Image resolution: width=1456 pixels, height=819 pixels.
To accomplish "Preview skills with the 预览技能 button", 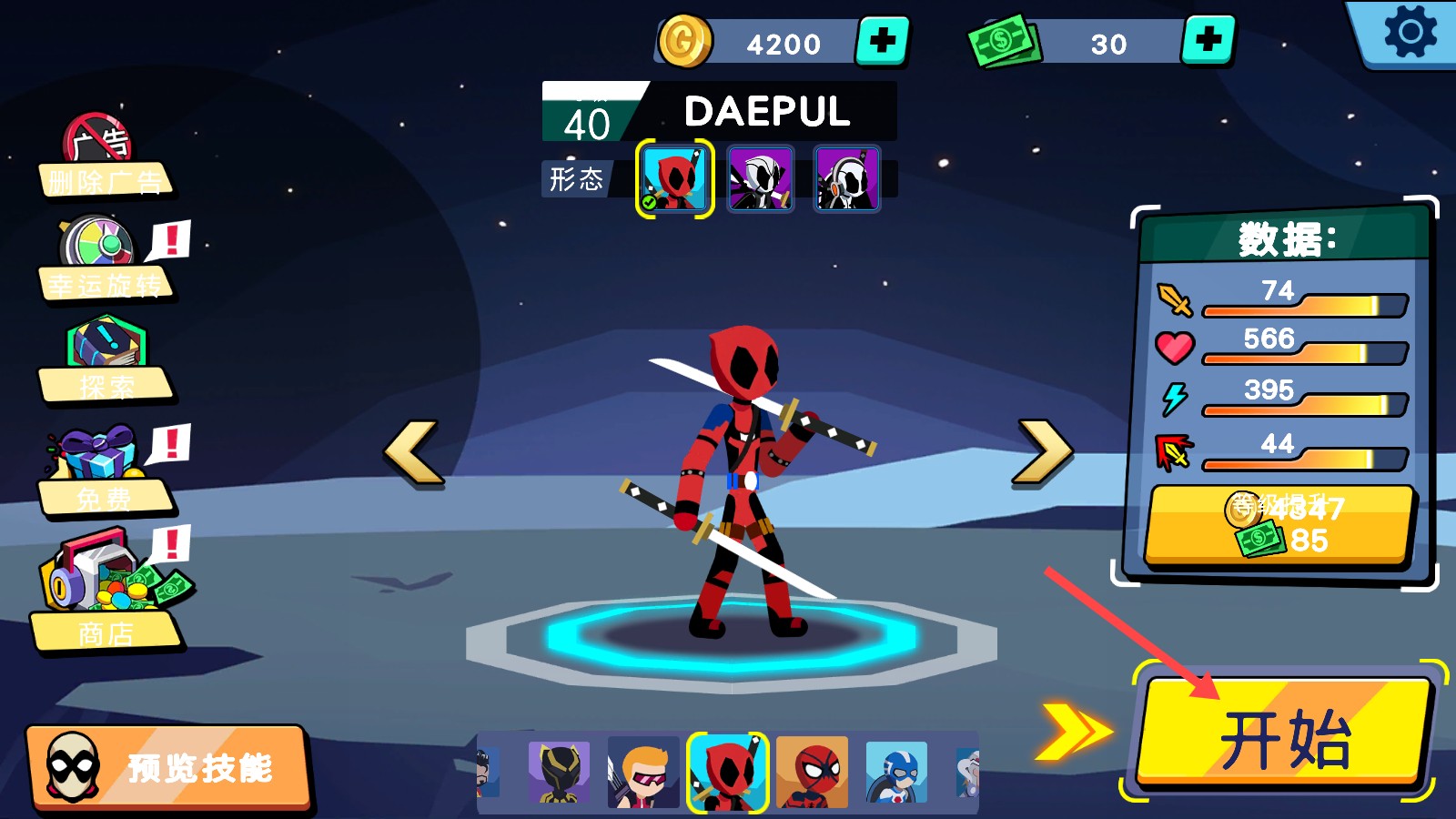I will point(168,767).
